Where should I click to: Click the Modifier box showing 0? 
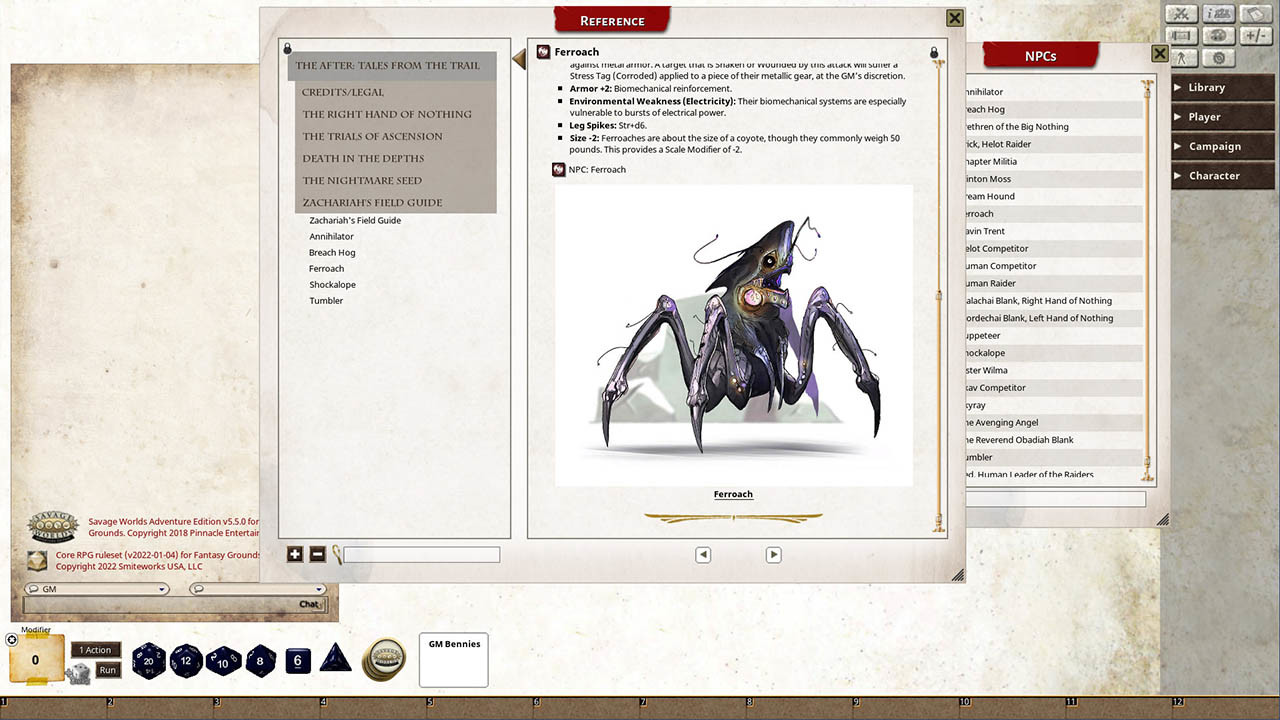(34, 659)
